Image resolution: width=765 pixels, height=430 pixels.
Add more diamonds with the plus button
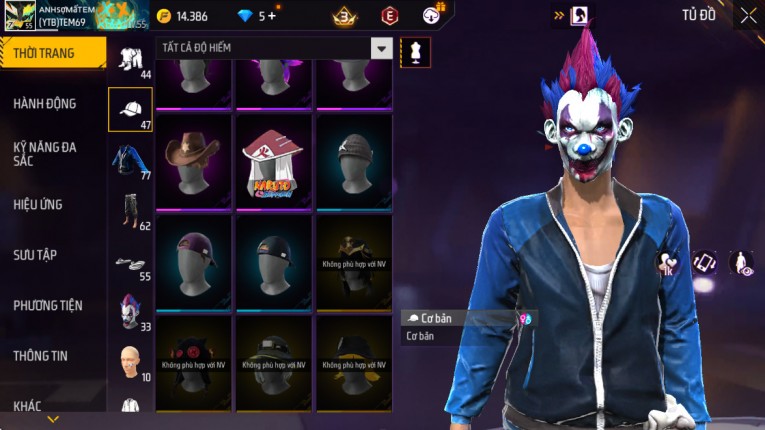coord(272,16)
